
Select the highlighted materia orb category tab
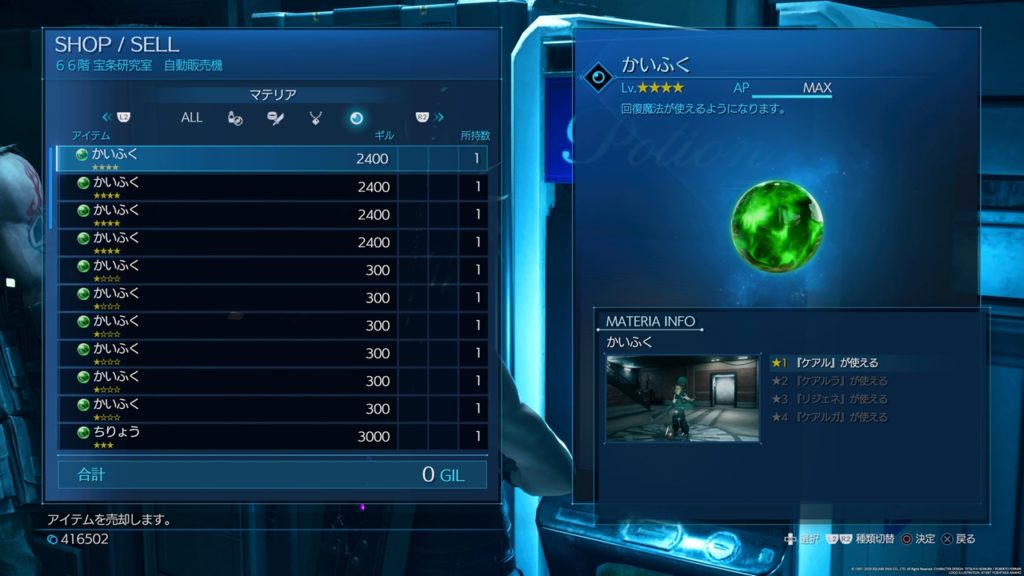coord(356,117)
